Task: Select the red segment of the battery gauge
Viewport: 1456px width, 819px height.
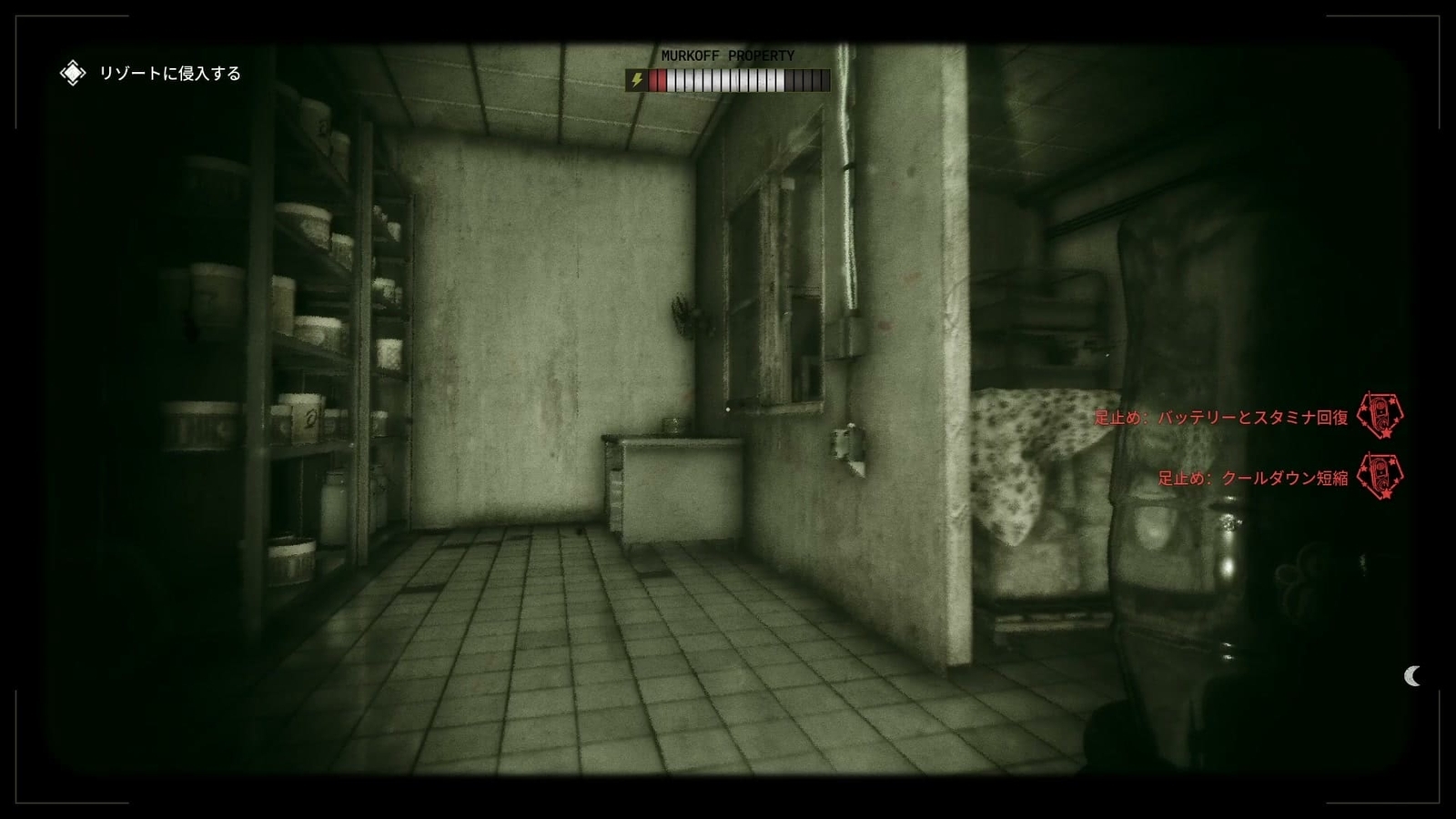Action: (660, 80)
